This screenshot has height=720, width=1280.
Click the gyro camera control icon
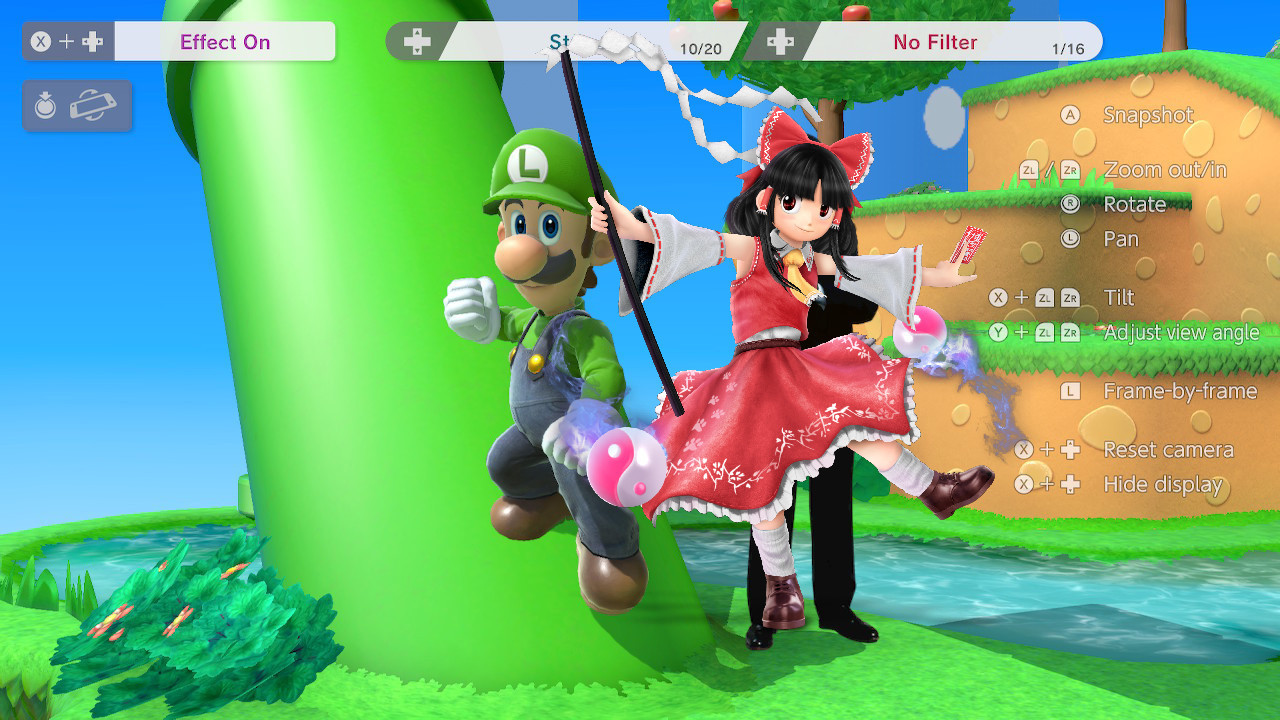tap(45, 104)
